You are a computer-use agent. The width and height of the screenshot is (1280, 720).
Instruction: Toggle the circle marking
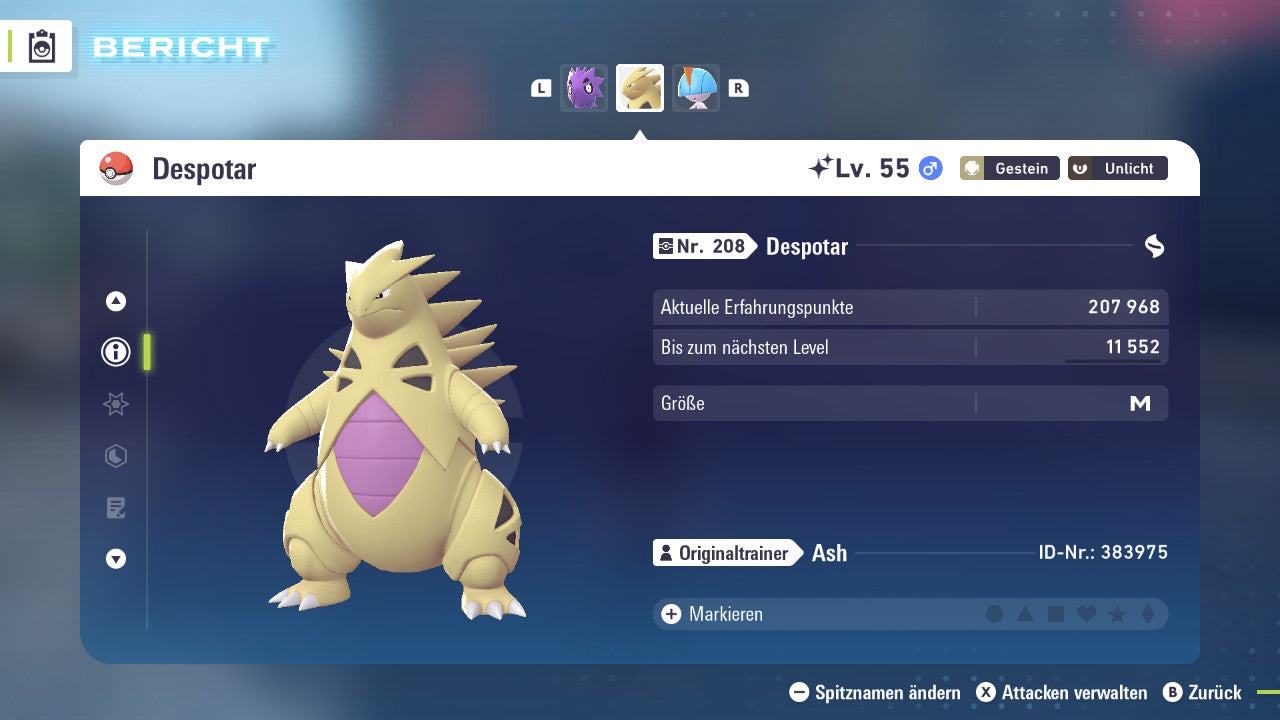click(995, 614)
